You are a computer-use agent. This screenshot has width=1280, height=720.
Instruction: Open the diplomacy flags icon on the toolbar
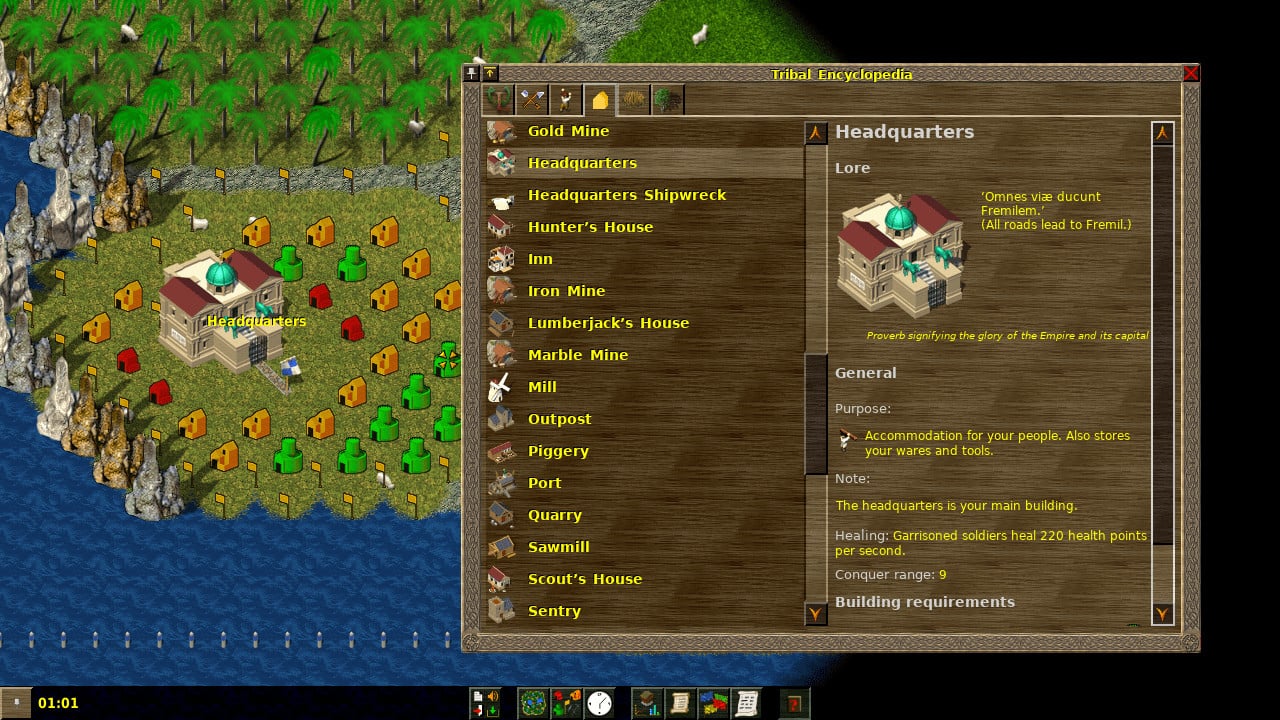pos(713,703)
